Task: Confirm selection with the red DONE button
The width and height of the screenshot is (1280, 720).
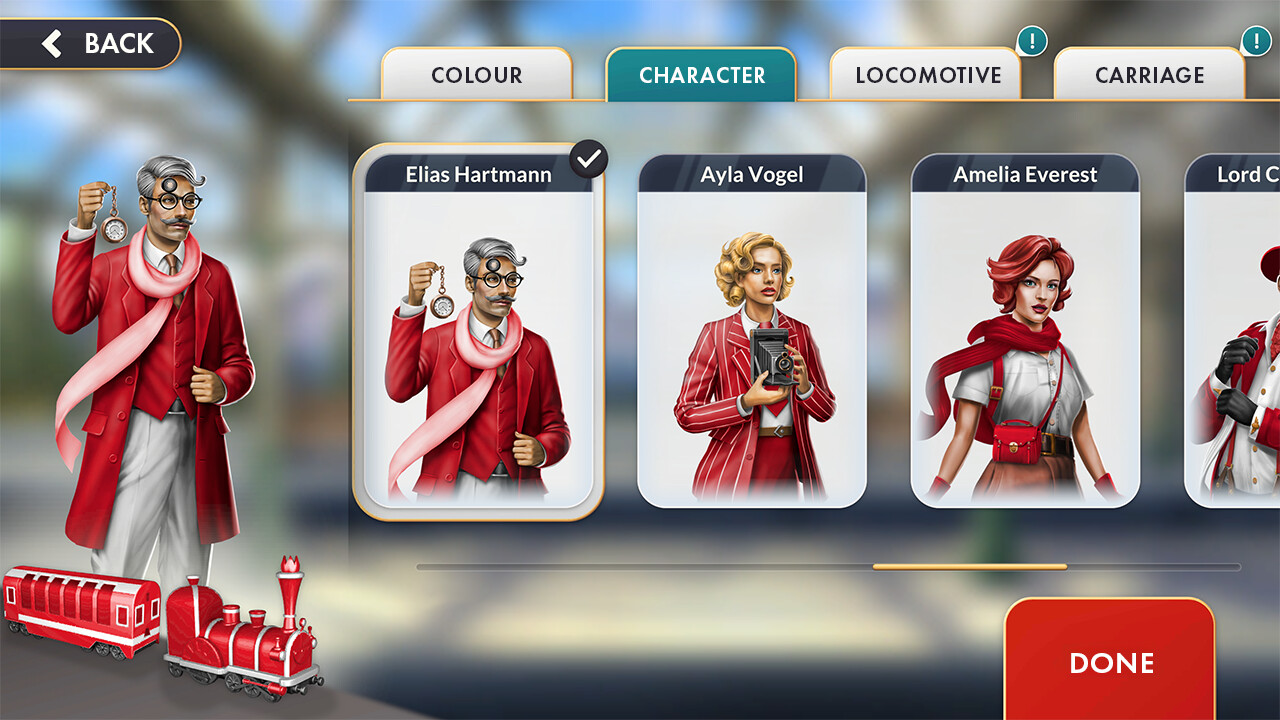Action: (1110, 661)
